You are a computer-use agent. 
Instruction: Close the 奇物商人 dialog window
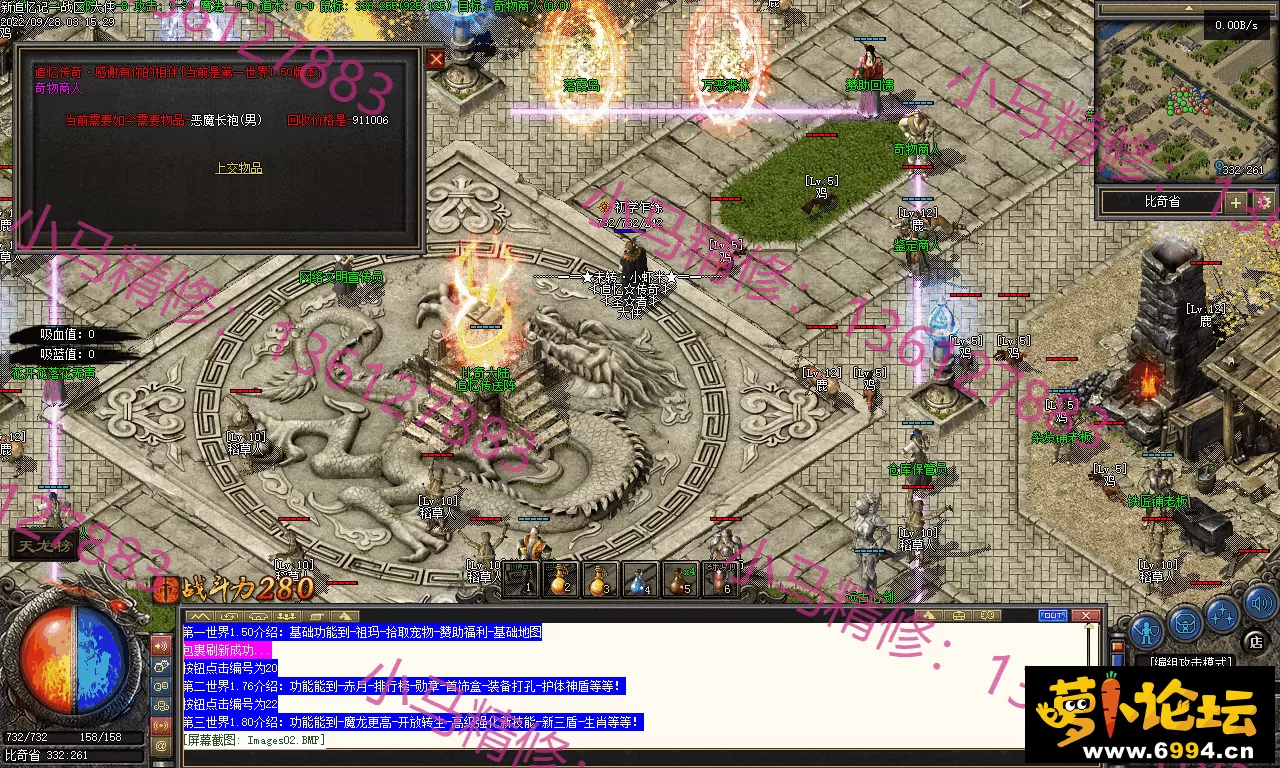click(x=436, y=59)
